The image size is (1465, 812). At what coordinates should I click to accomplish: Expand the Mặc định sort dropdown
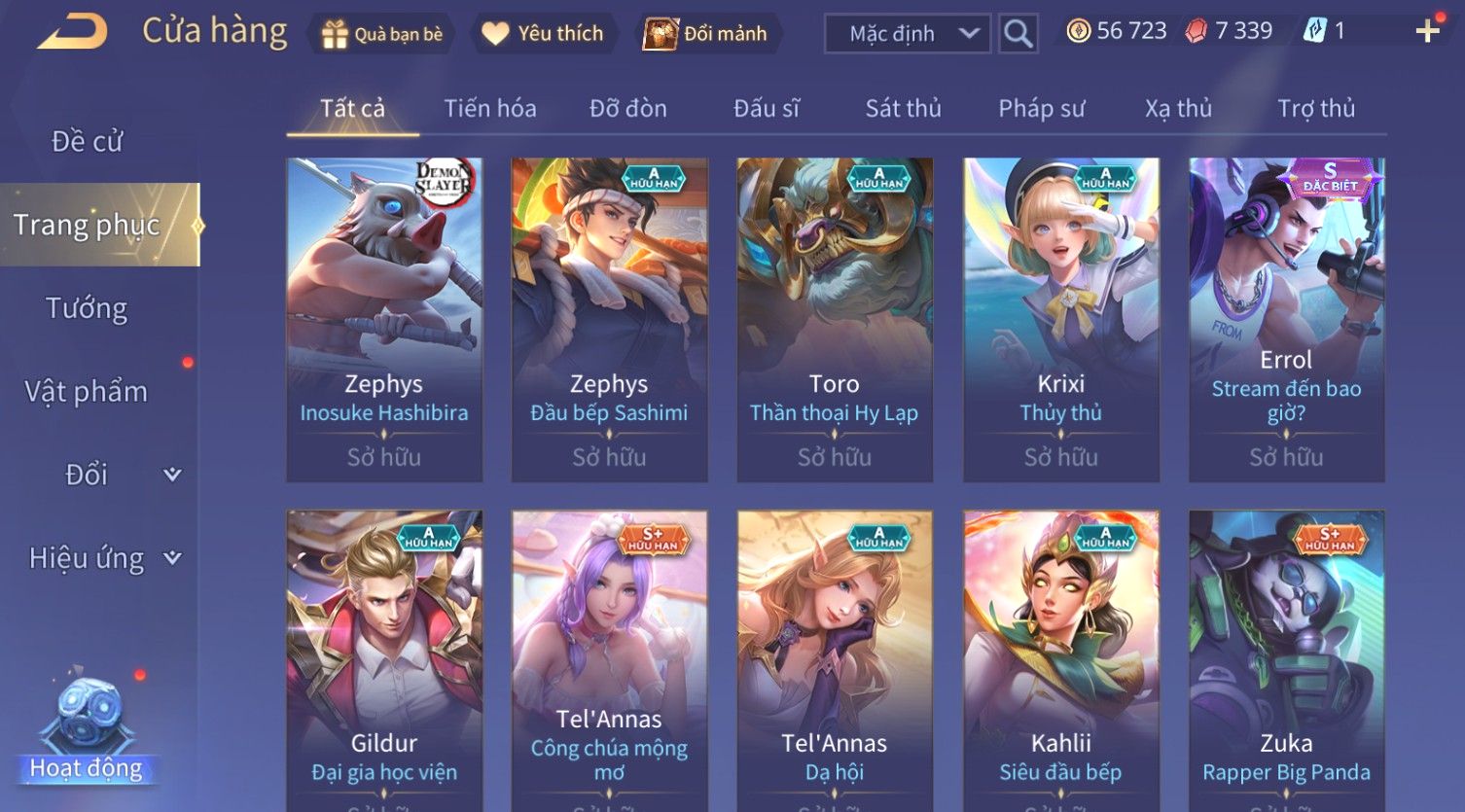907,34
